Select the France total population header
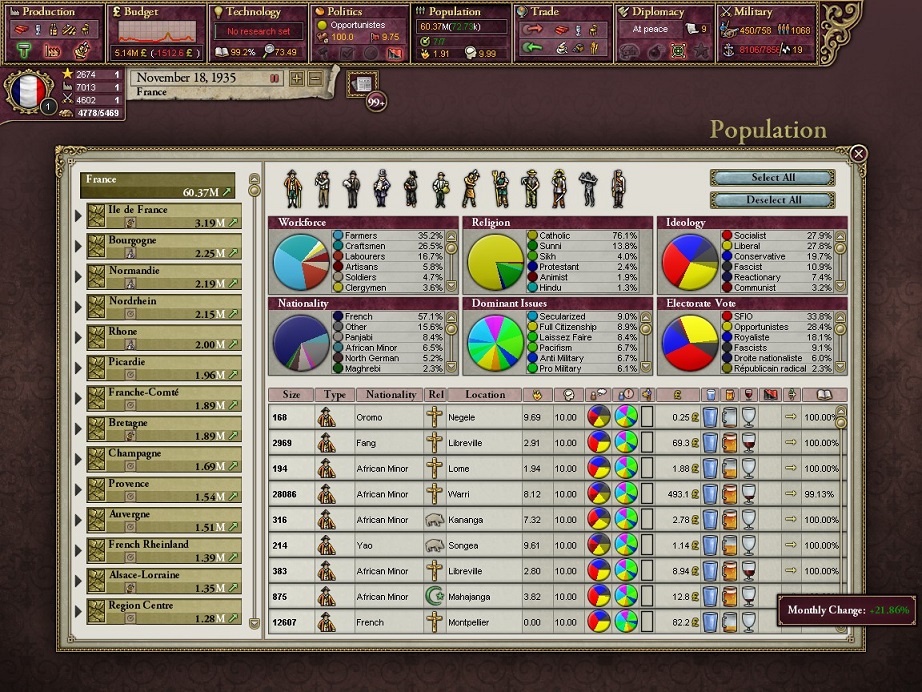The height and width of the screenshot is (692, 922). click(x=159, y=185)
